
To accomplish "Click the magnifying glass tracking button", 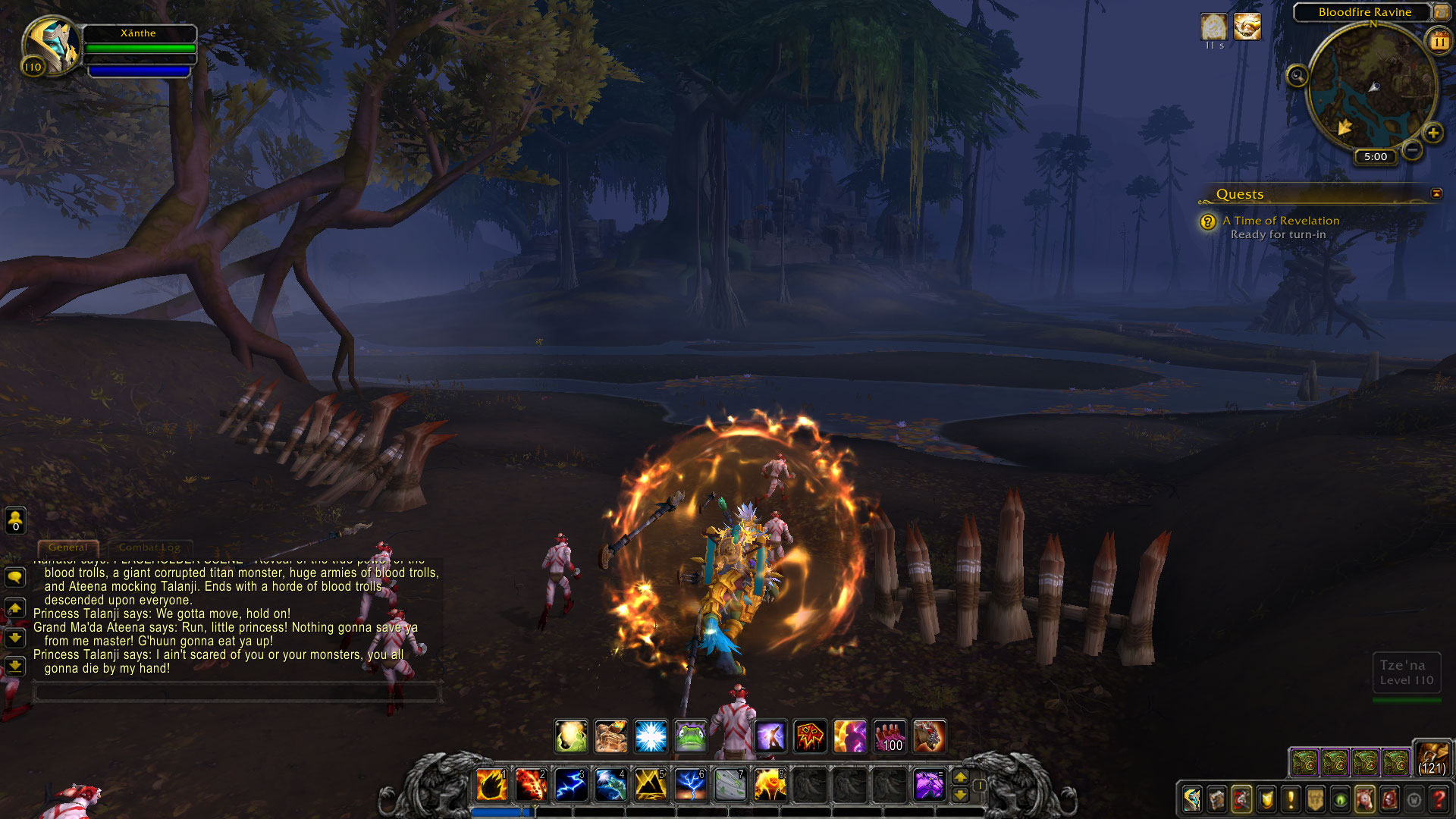I will point(1298,76).
